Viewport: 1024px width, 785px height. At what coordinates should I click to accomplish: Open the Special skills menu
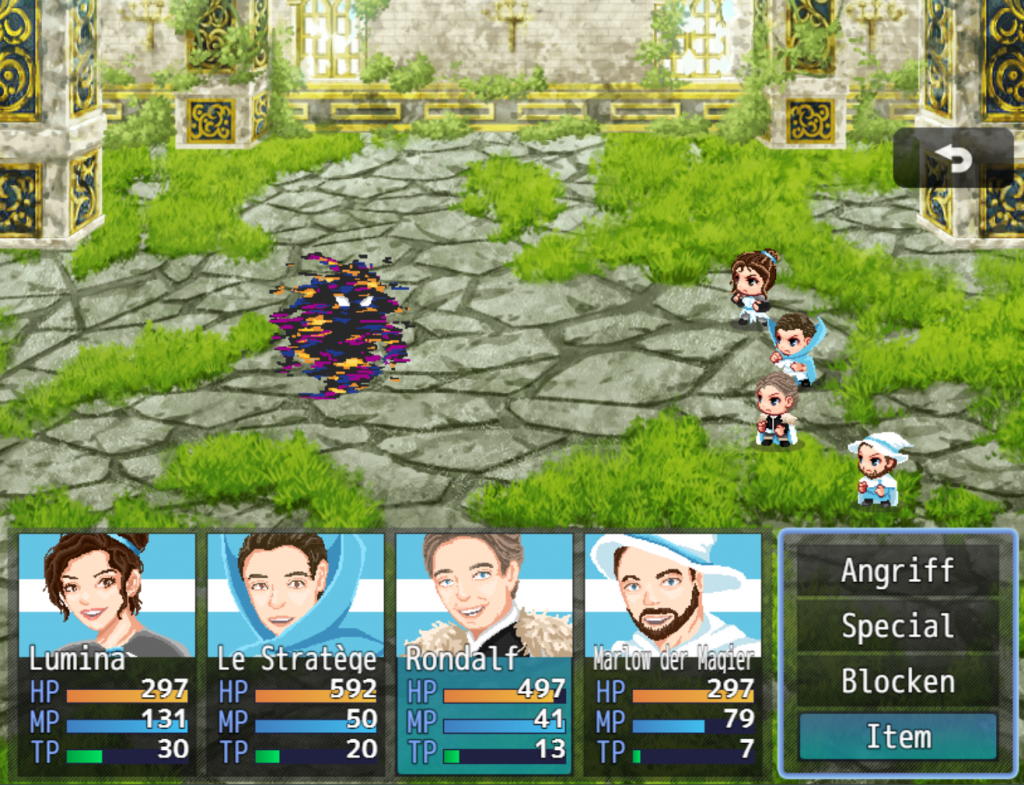coord(897,627)
